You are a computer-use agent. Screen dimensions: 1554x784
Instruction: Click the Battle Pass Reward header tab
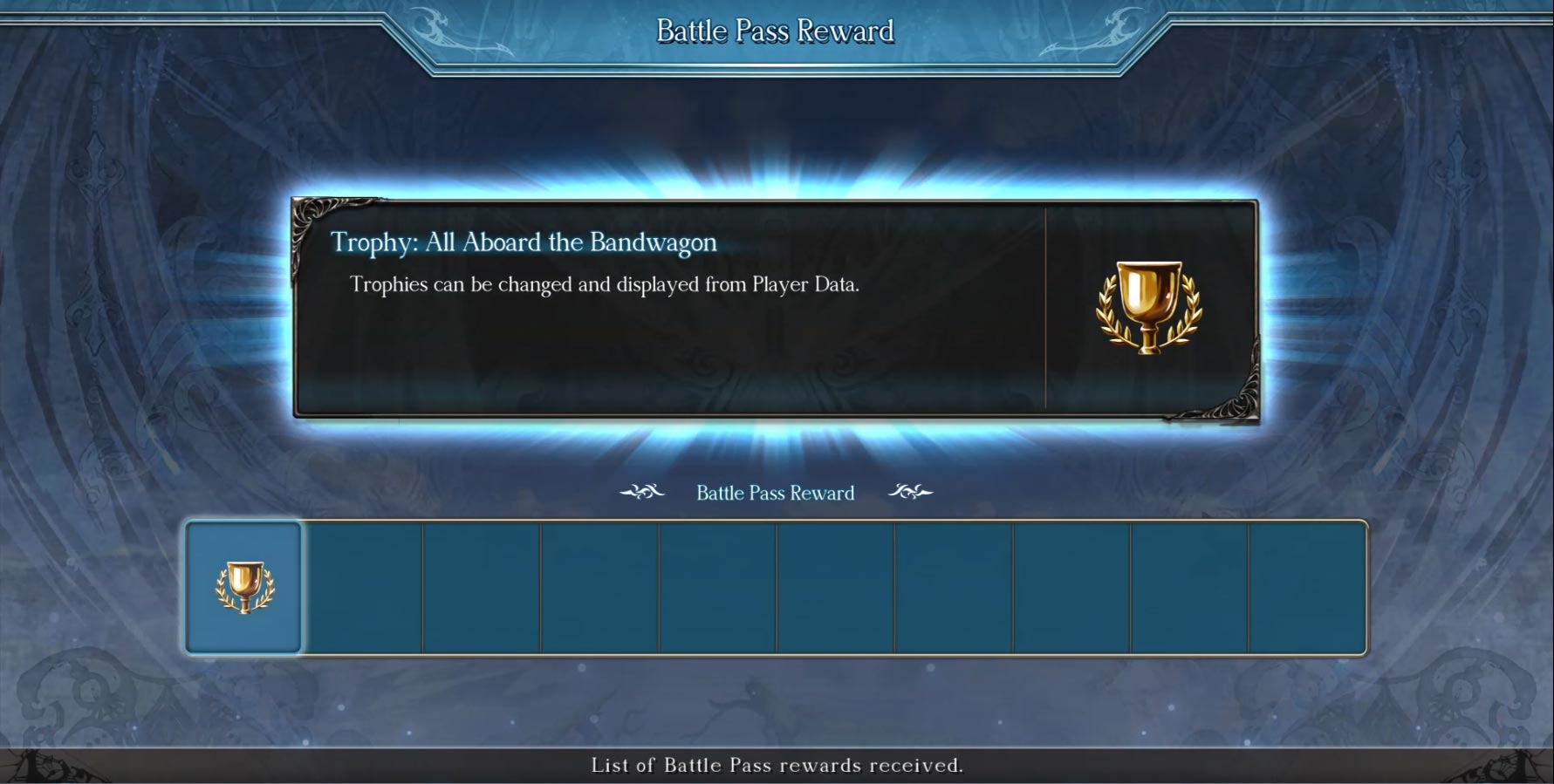pos(776,31)
